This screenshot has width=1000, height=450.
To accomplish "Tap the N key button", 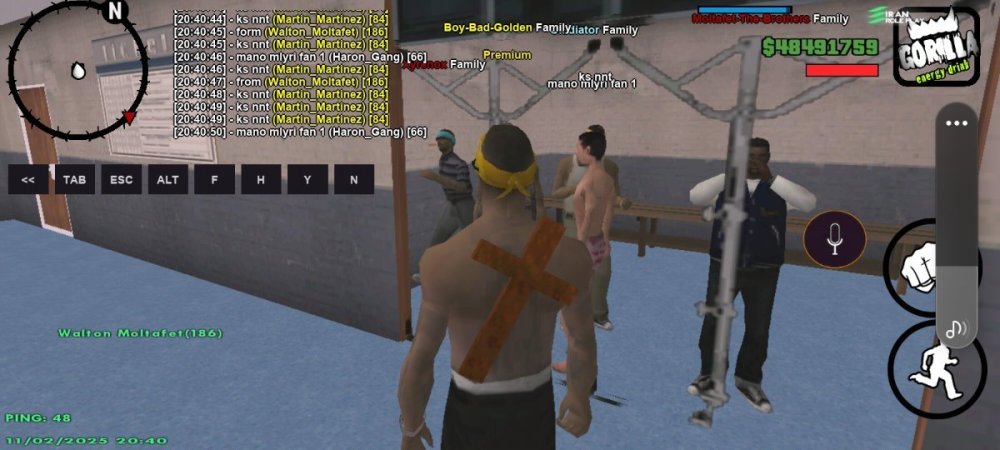I will (x=354, y=180).
